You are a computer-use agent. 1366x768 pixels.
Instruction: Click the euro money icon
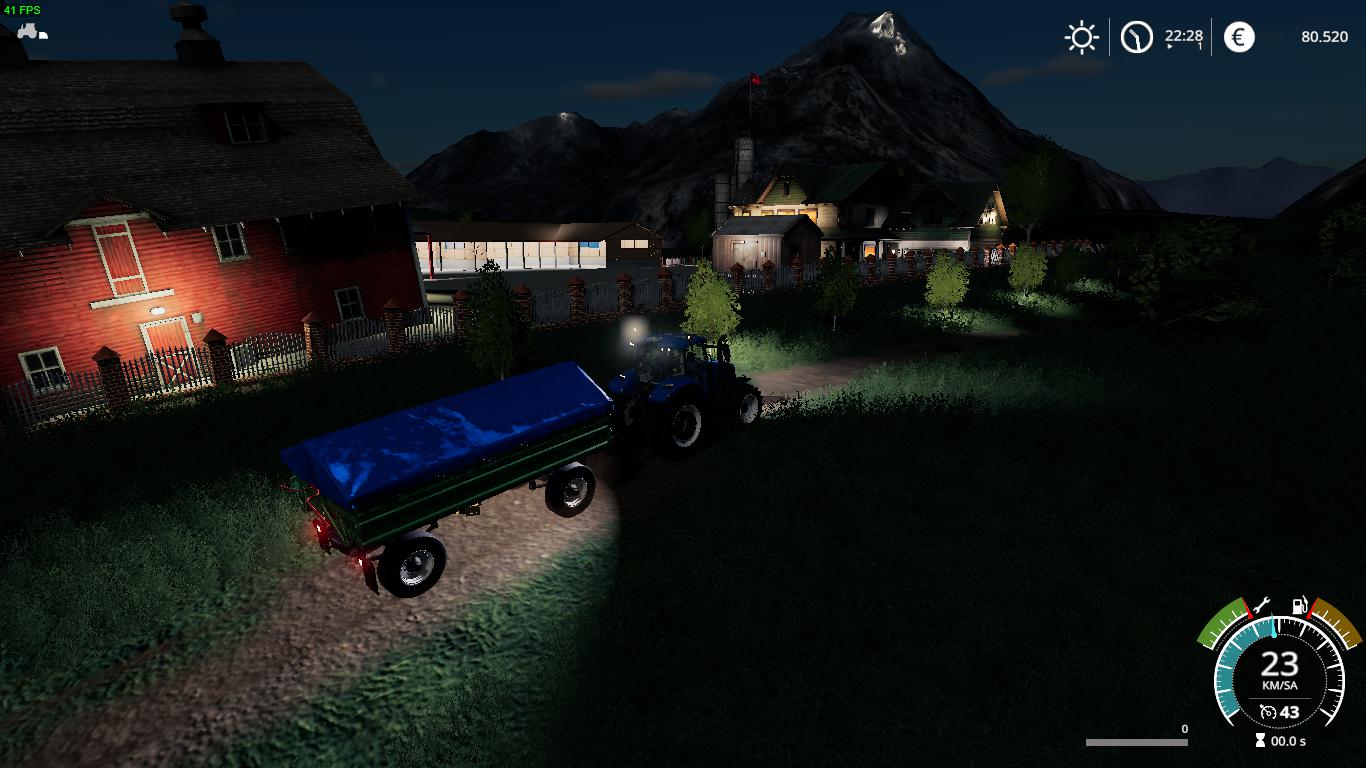pos(1239,38)
